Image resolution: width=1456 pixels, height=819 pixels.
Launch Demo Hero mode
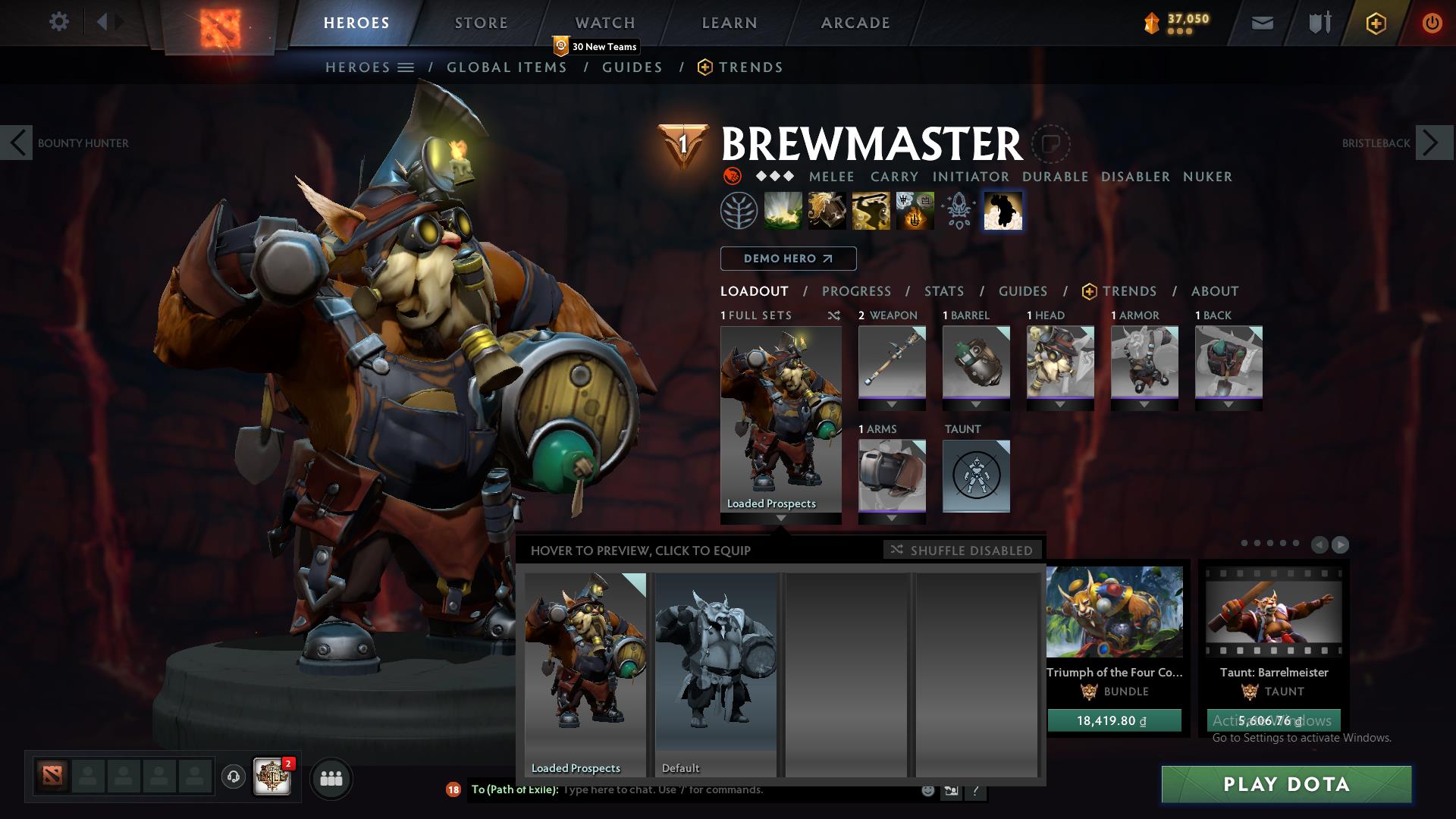788,259
